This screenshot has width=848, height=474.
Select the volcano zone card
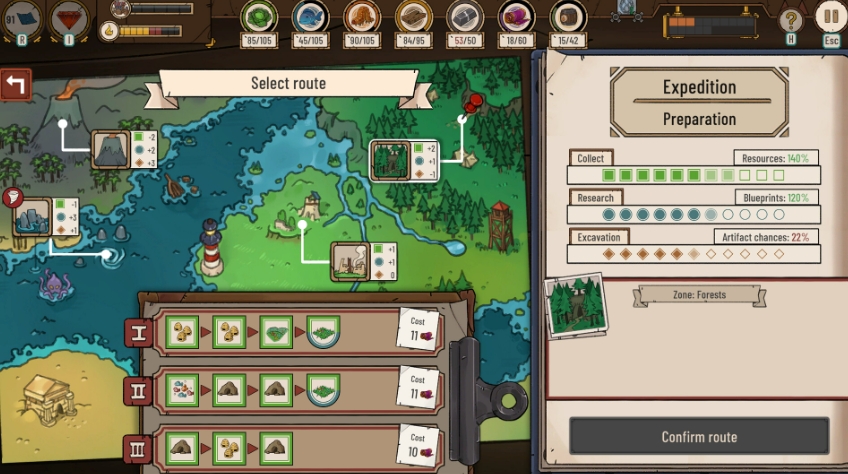(110, 149)
